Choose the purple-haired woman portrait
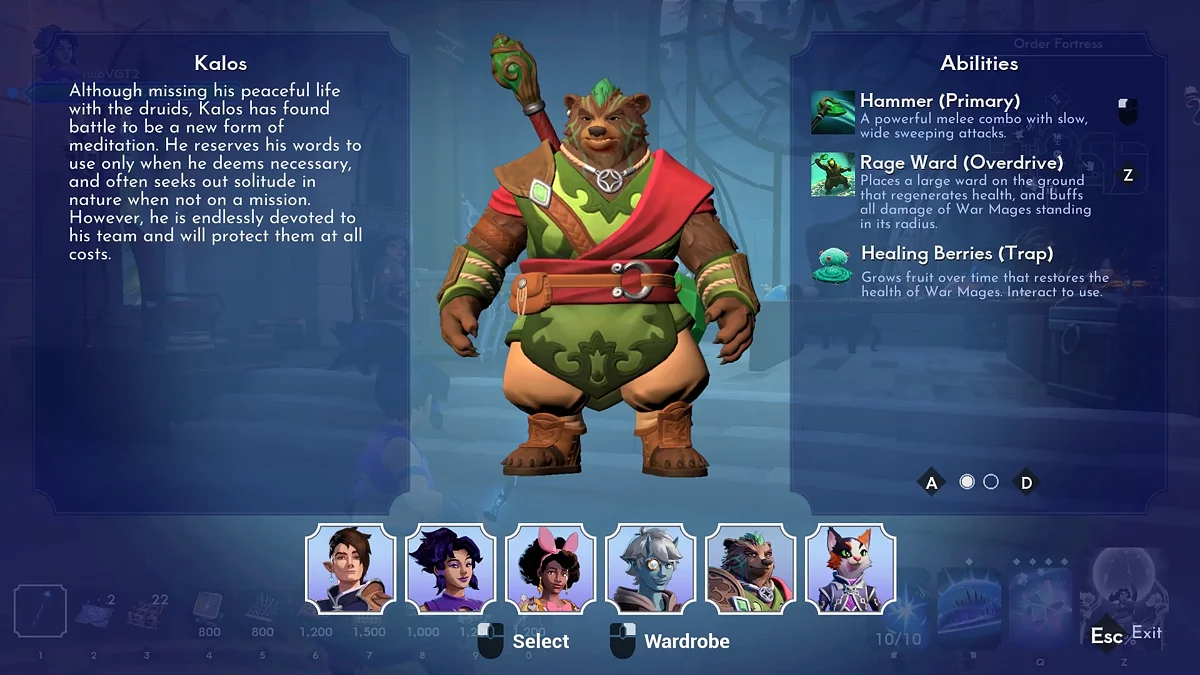Image resolution: width=1200 pixels, height=675 pixels. [x=450, y=569]
